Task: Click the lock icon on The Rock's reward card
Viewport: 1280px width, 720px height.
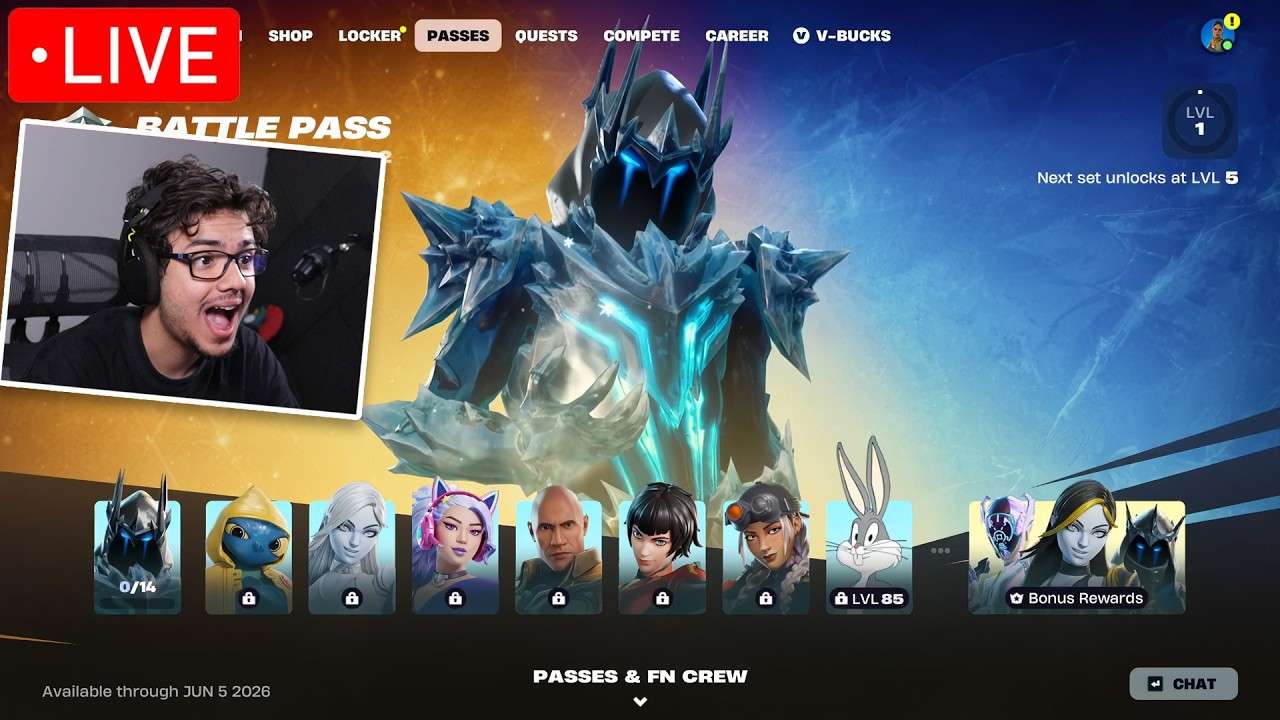Action: tap(559, 598)
